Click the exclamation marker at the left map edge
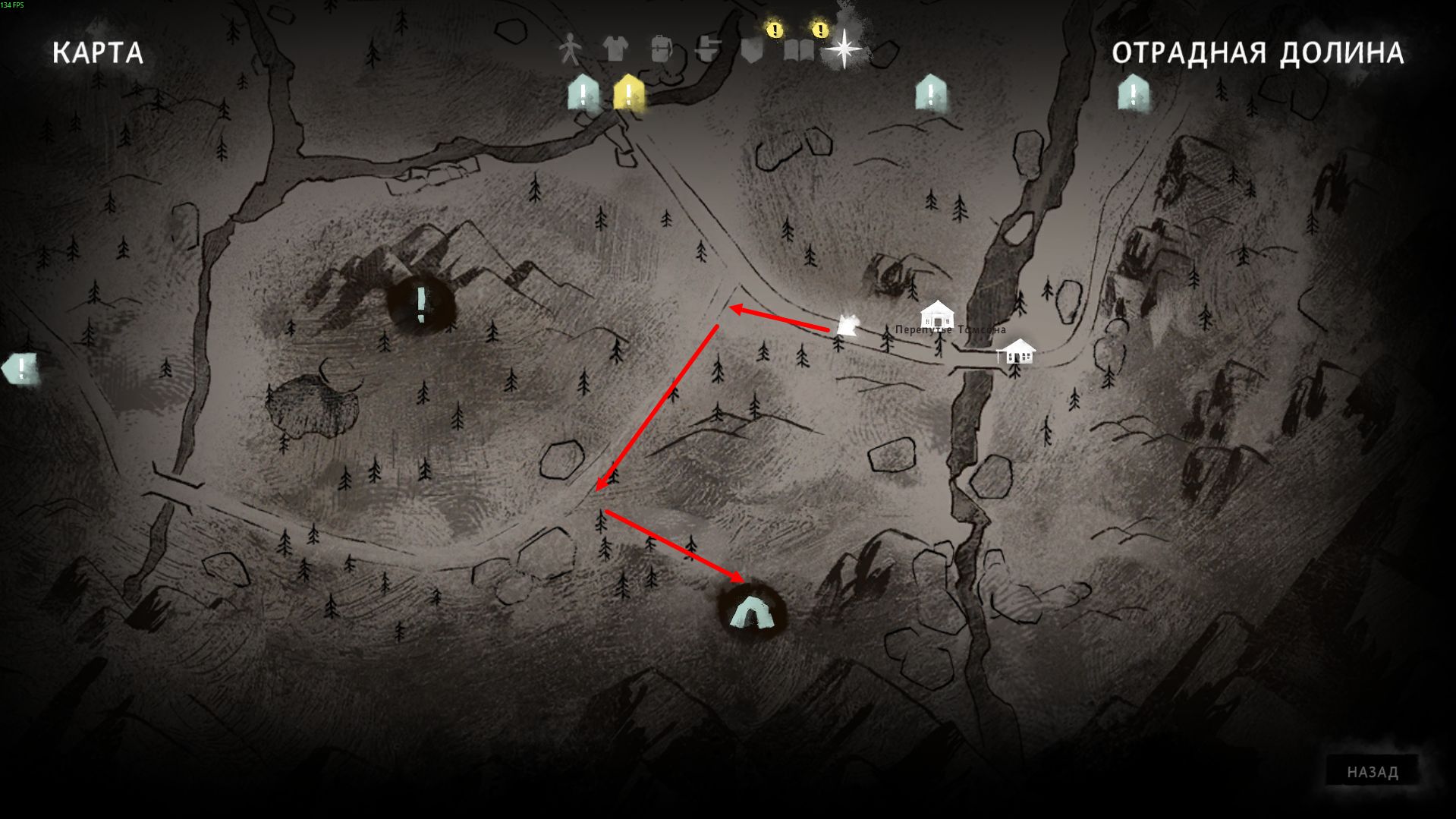Viewport: 1456px width, 819px height. pos(21,369)
